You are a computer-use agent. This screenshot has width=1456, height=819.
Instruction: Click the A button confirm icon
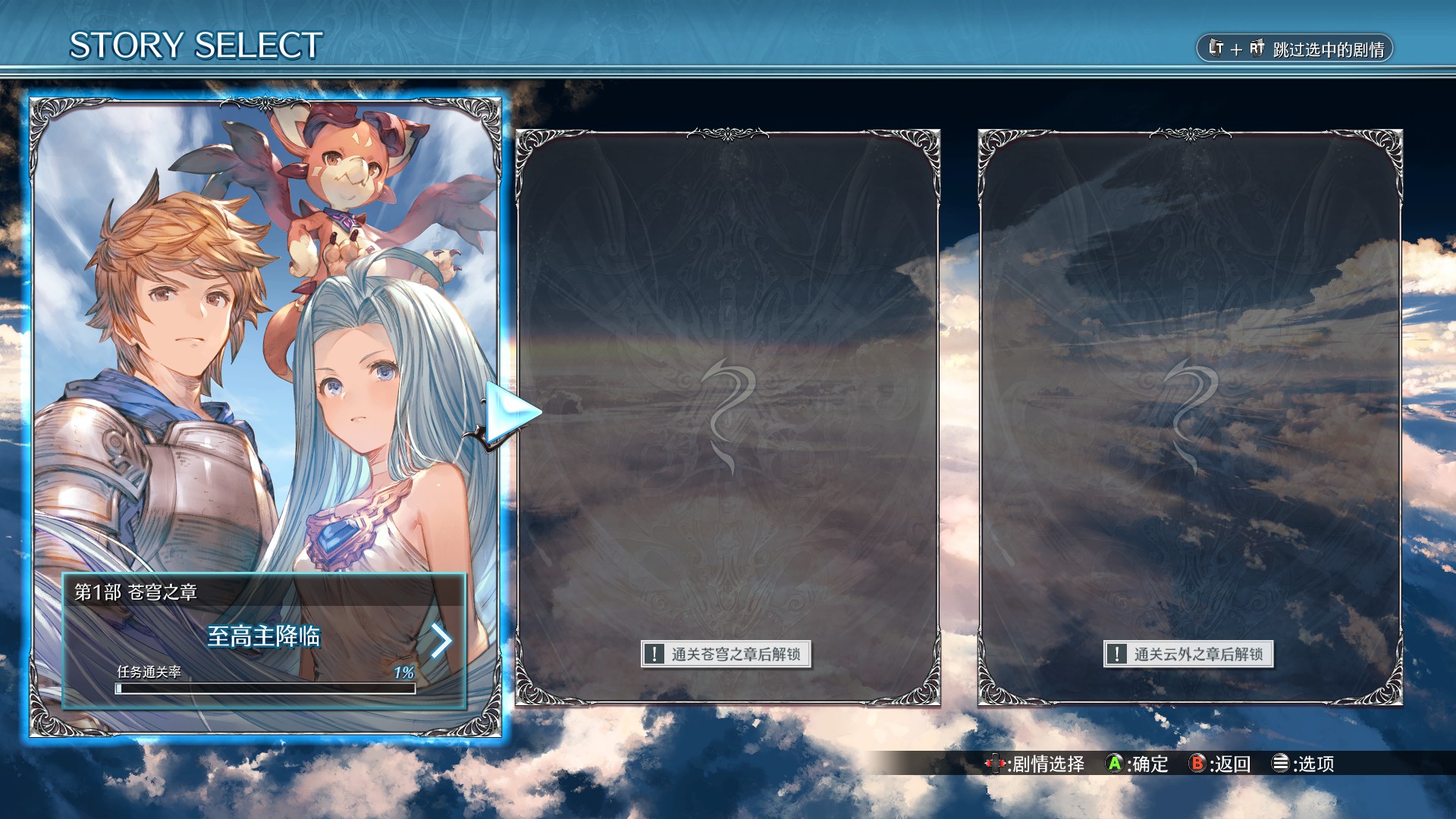1113,763
